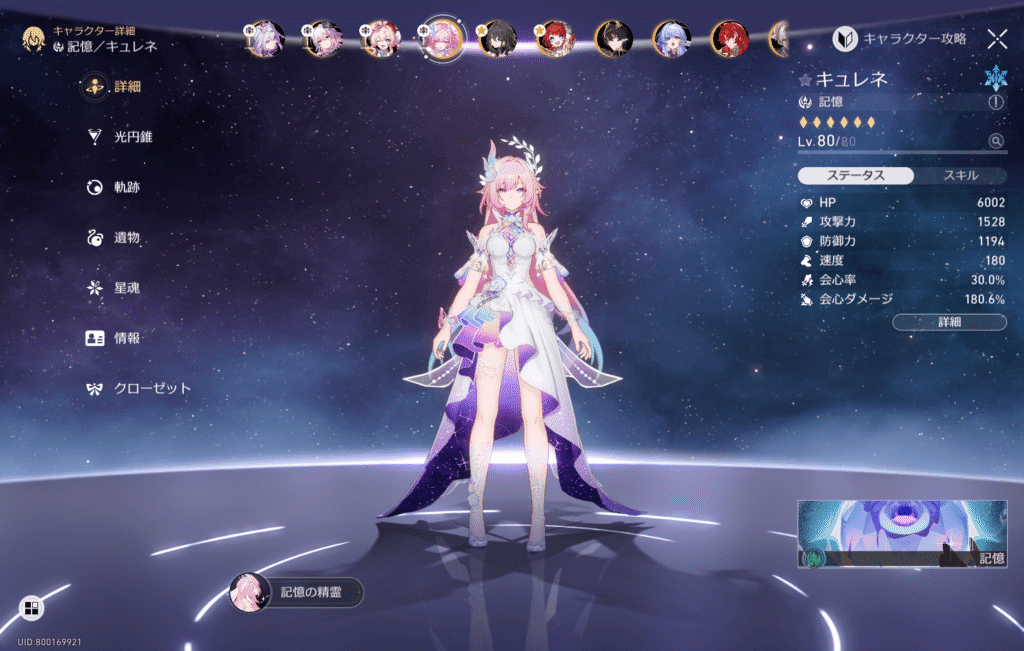Select the blue-haired character portrait

coord(671,39)
